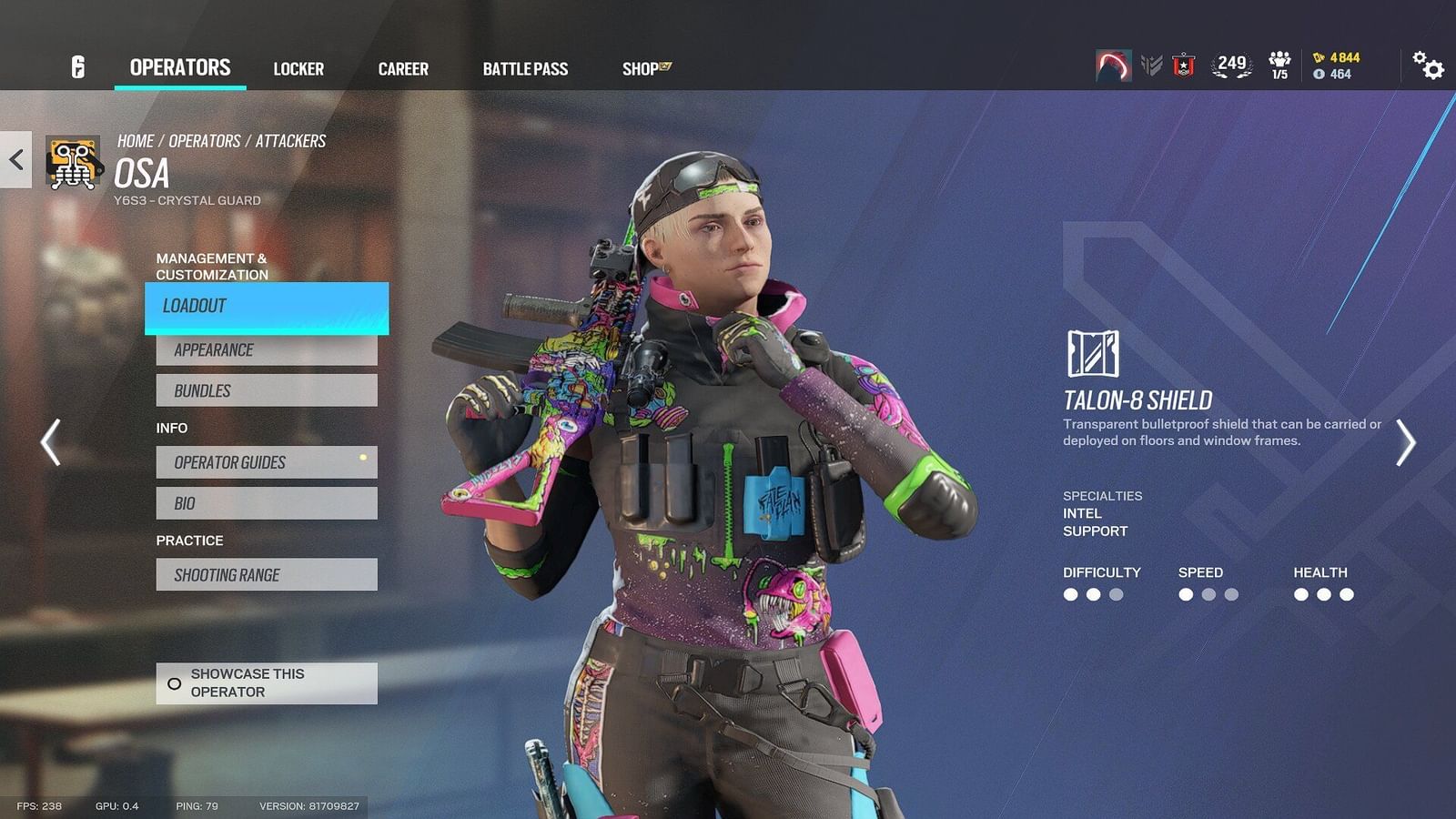Switch to the Locker tab

click(x=298, y=68)
